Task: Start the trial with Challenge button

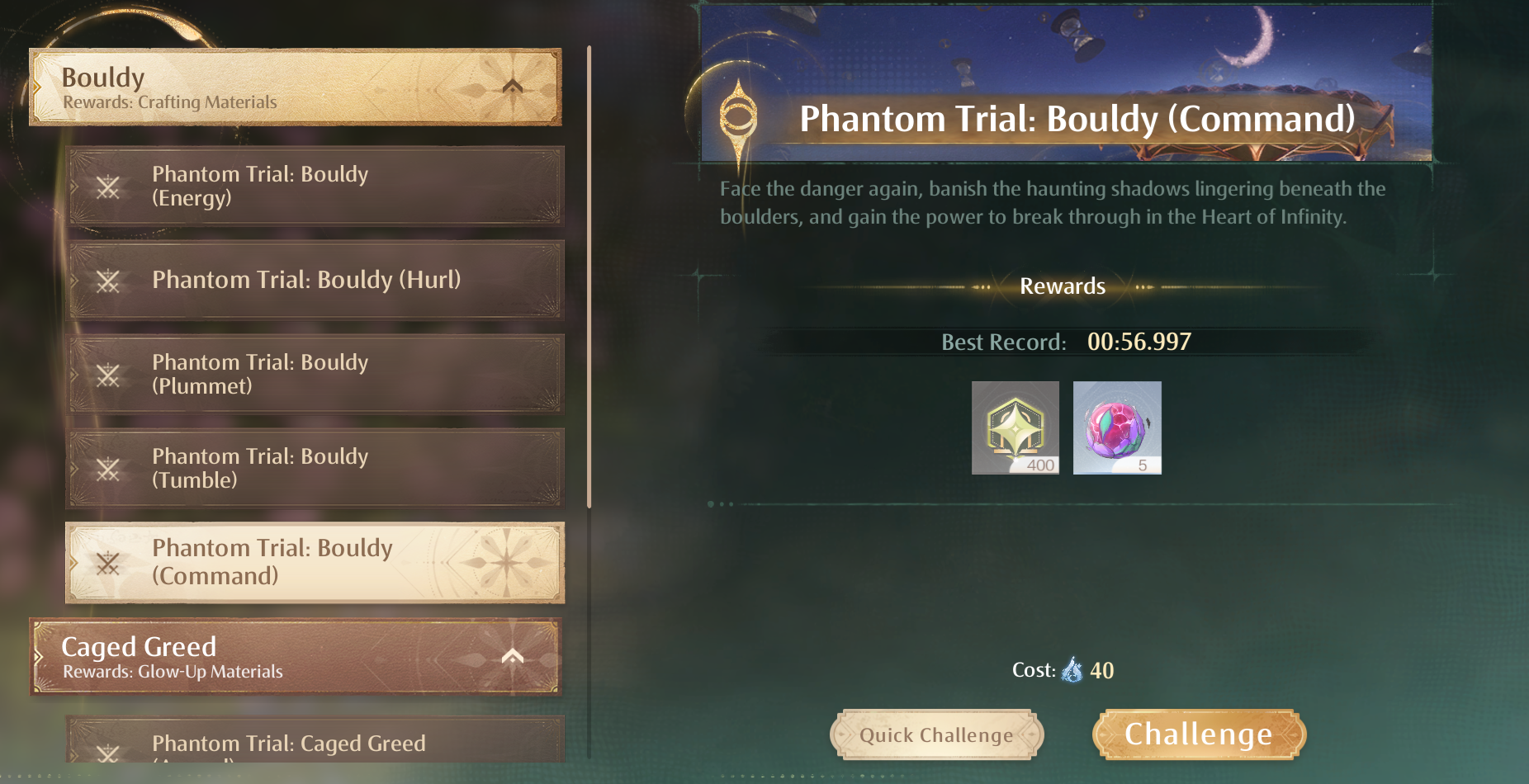Action: [1199, 734]
